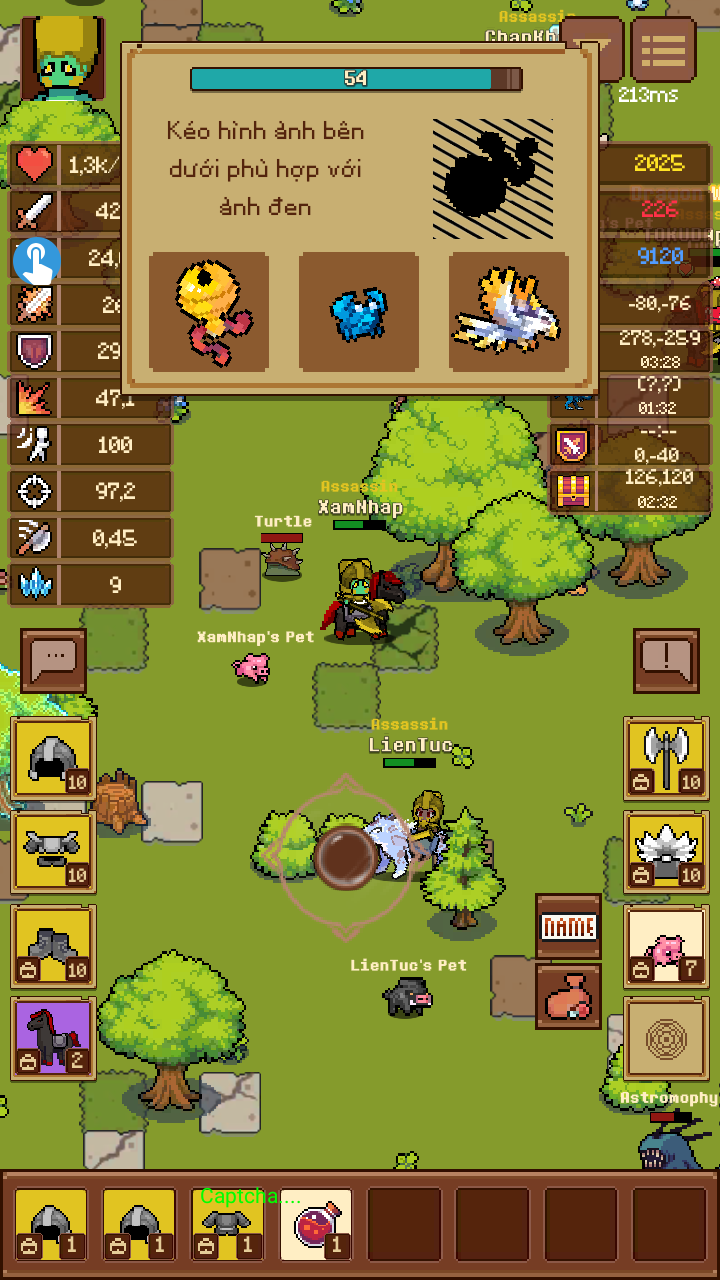Choose the blue crab captcha image
The width and height of the screenshot is (720, 1280).
coord(359,311)
